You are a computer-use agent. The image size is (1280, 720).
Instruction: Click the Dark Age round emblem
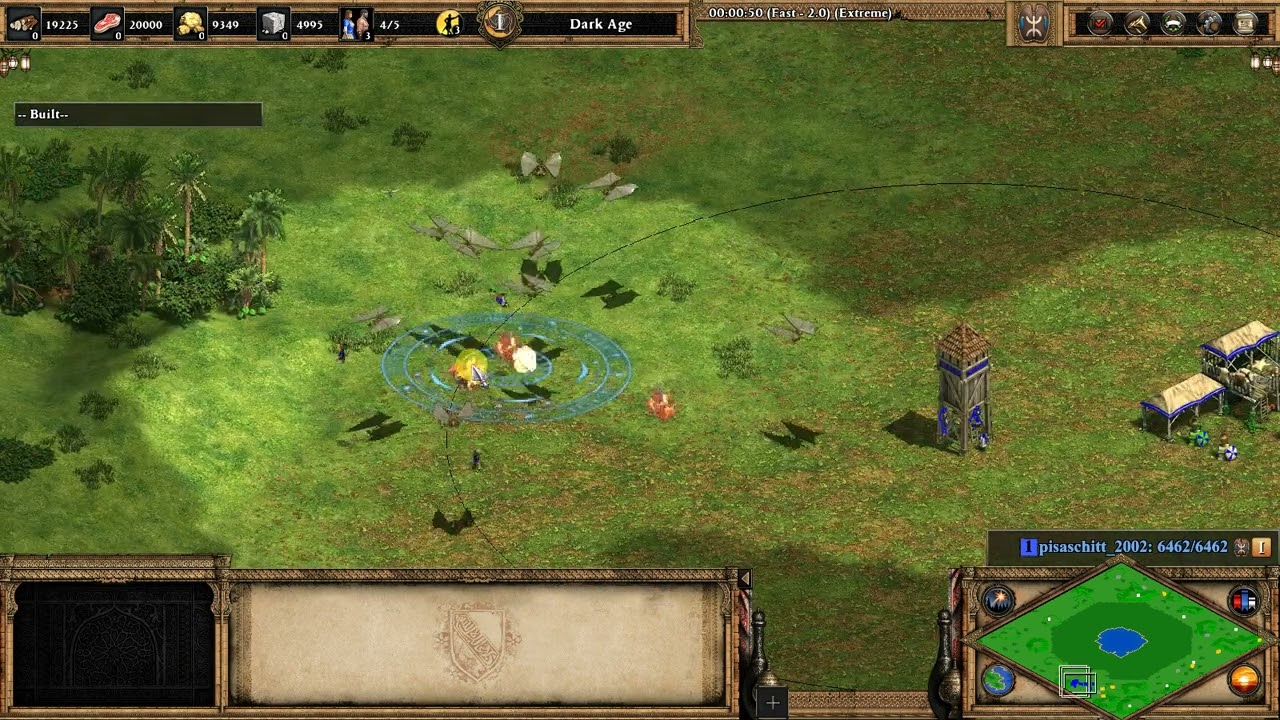point(501,22)
